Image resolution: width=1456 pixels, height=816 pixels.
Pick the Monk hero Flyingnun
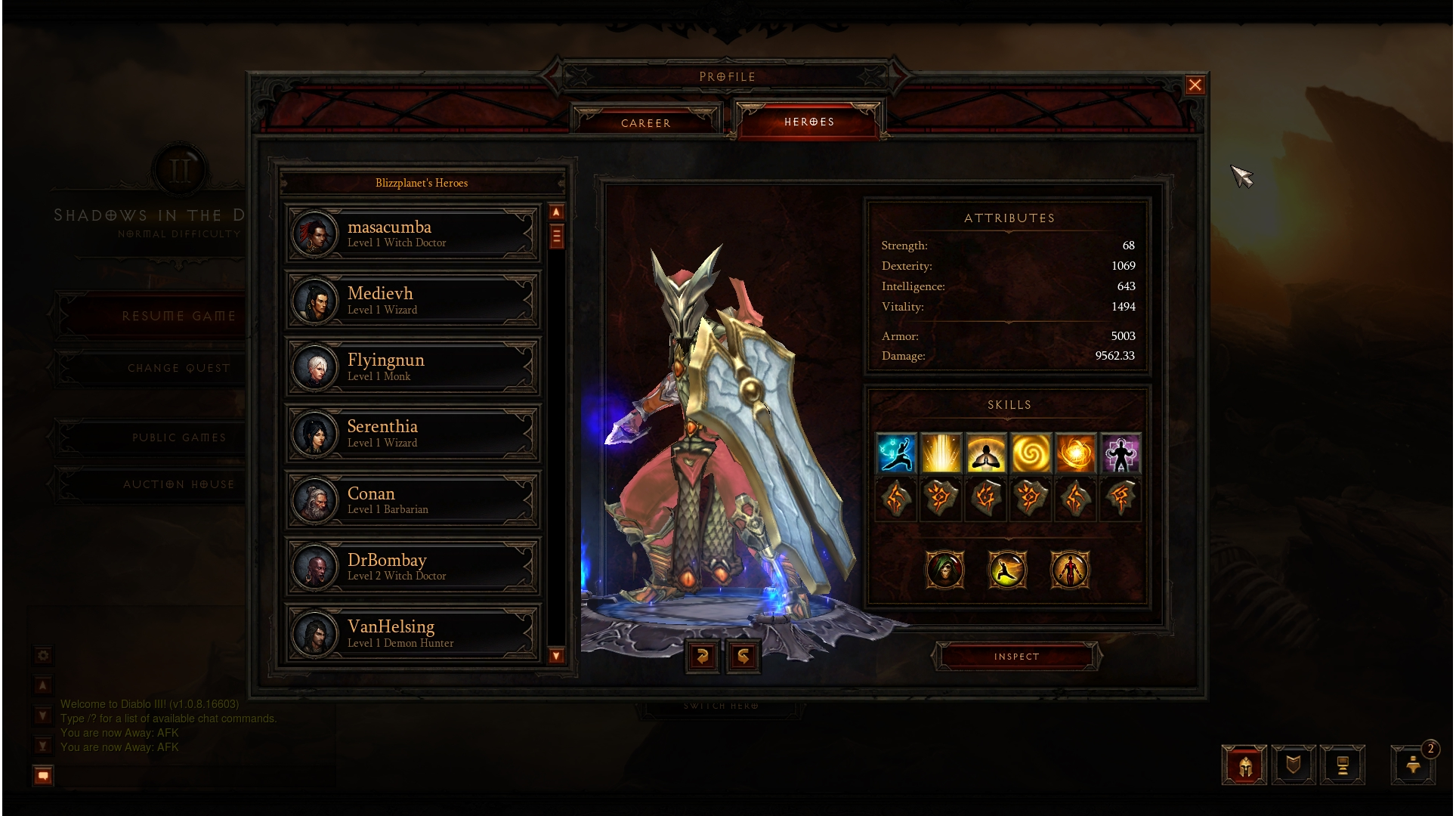click(413, 366)
